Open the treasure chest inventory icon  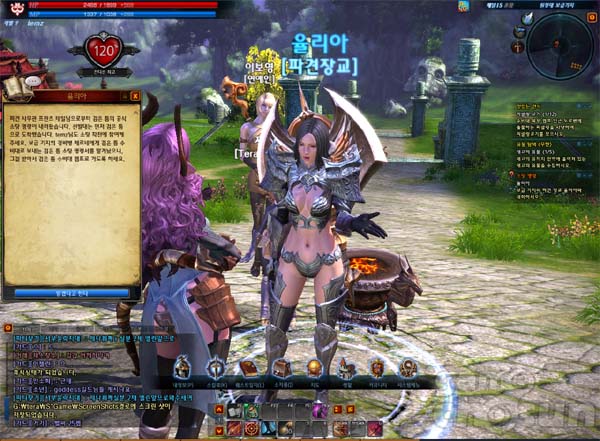[x=281, y=367]
